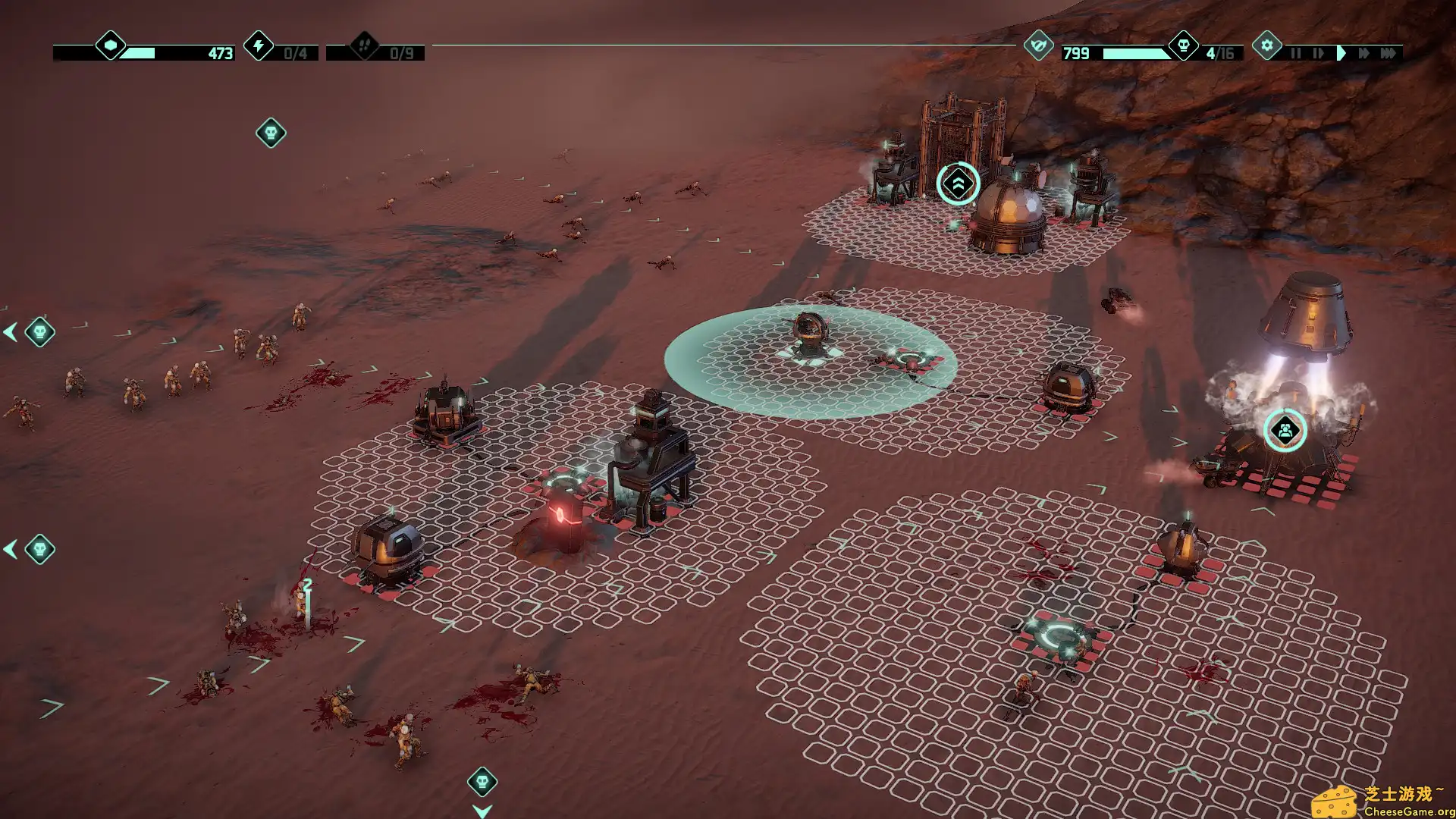Select the lightning power icon showing 0/4
1456x819 pixels.
point(259,47)
